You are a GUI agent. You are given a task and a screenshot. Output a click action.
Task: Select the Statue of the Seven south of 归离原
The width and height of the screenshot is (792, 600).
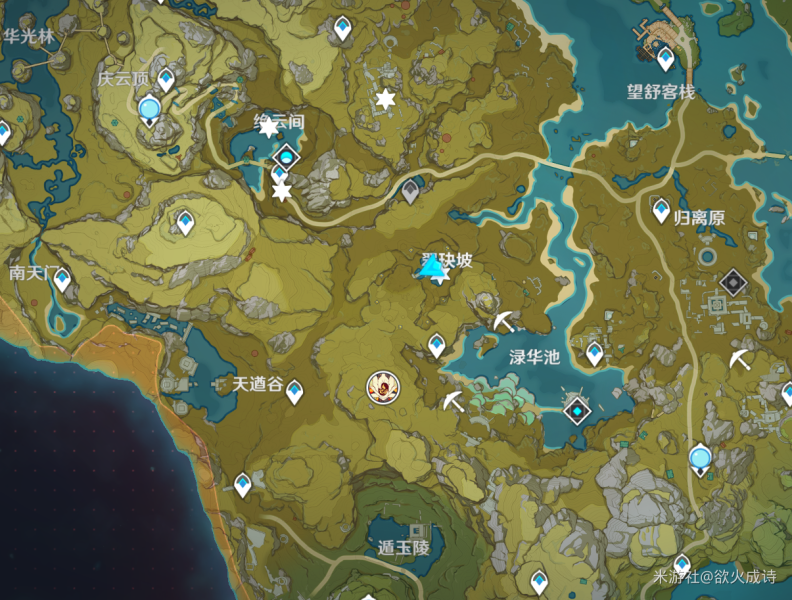(x=700, y=460)
